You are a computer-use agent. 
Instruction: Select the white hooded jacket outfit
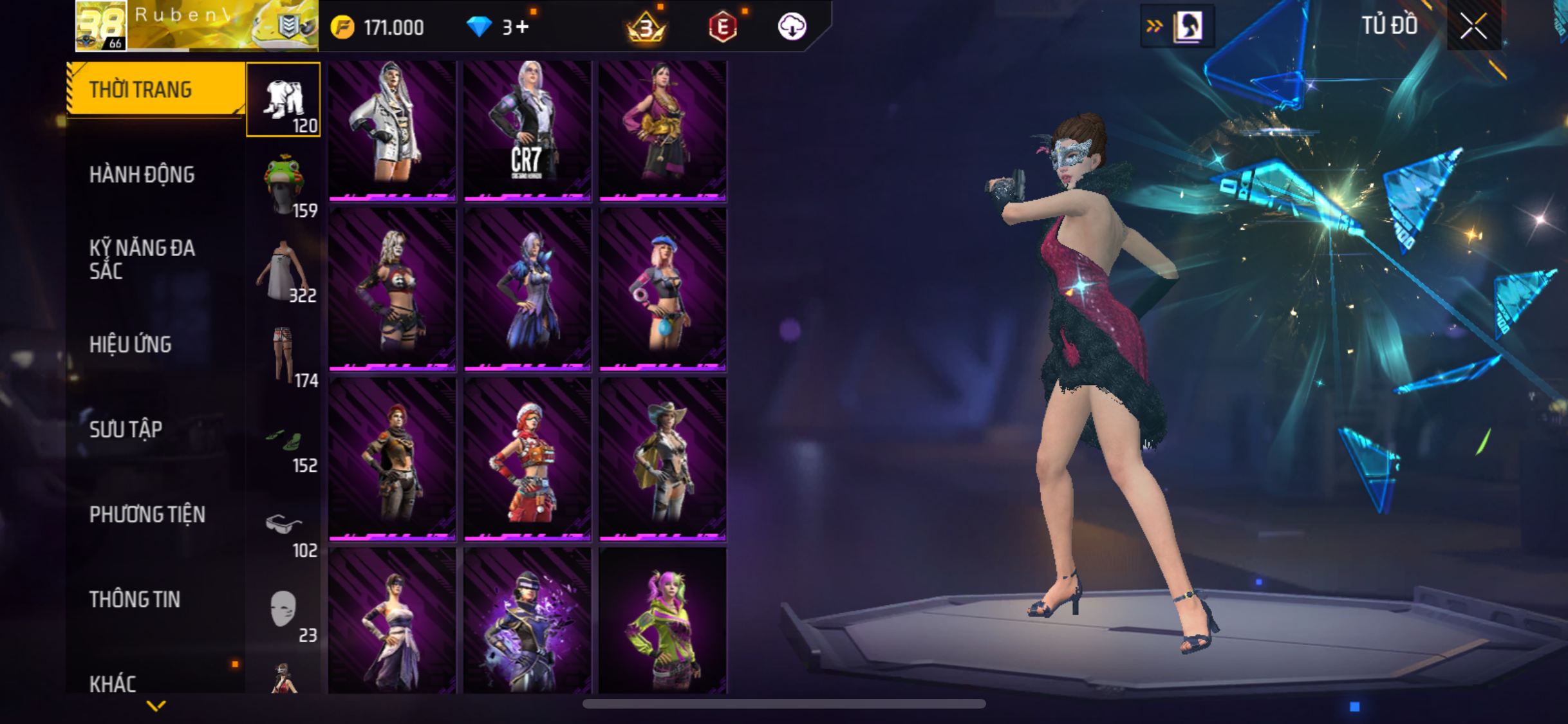[392, 130]
